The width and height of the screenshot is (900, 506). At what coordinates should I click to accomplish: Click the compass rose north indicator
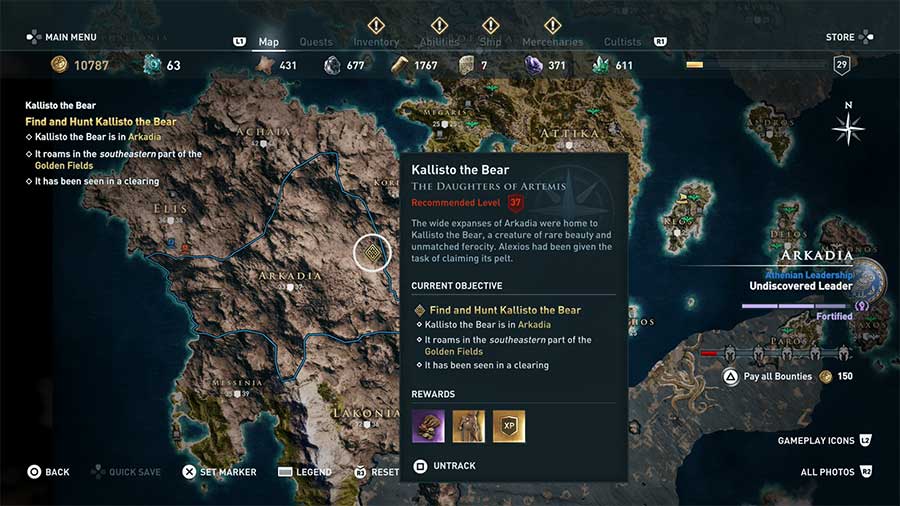(849, 126)
